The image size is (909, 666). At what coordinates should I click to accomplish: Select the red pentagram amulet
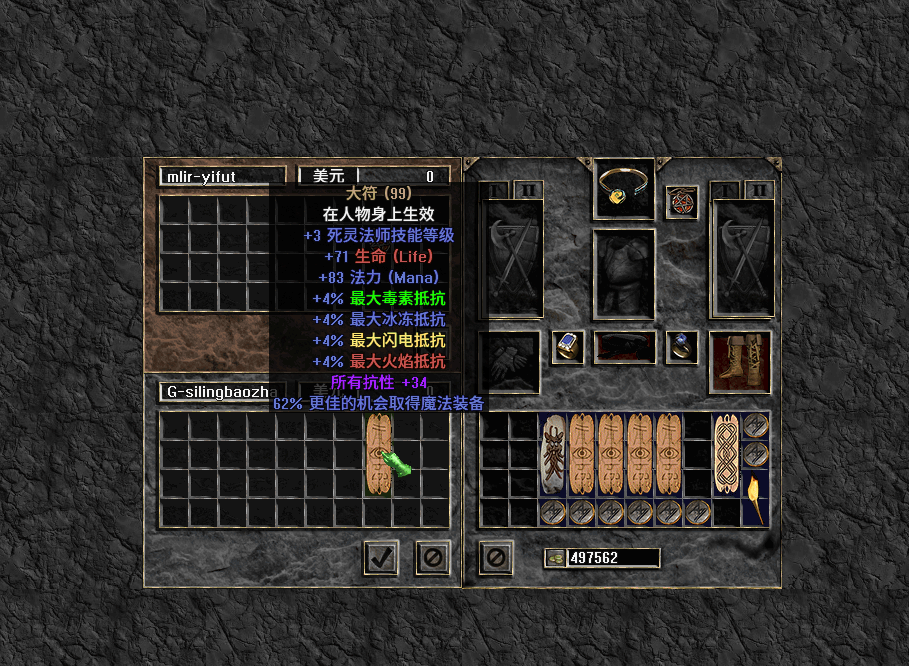coord(681,201)
